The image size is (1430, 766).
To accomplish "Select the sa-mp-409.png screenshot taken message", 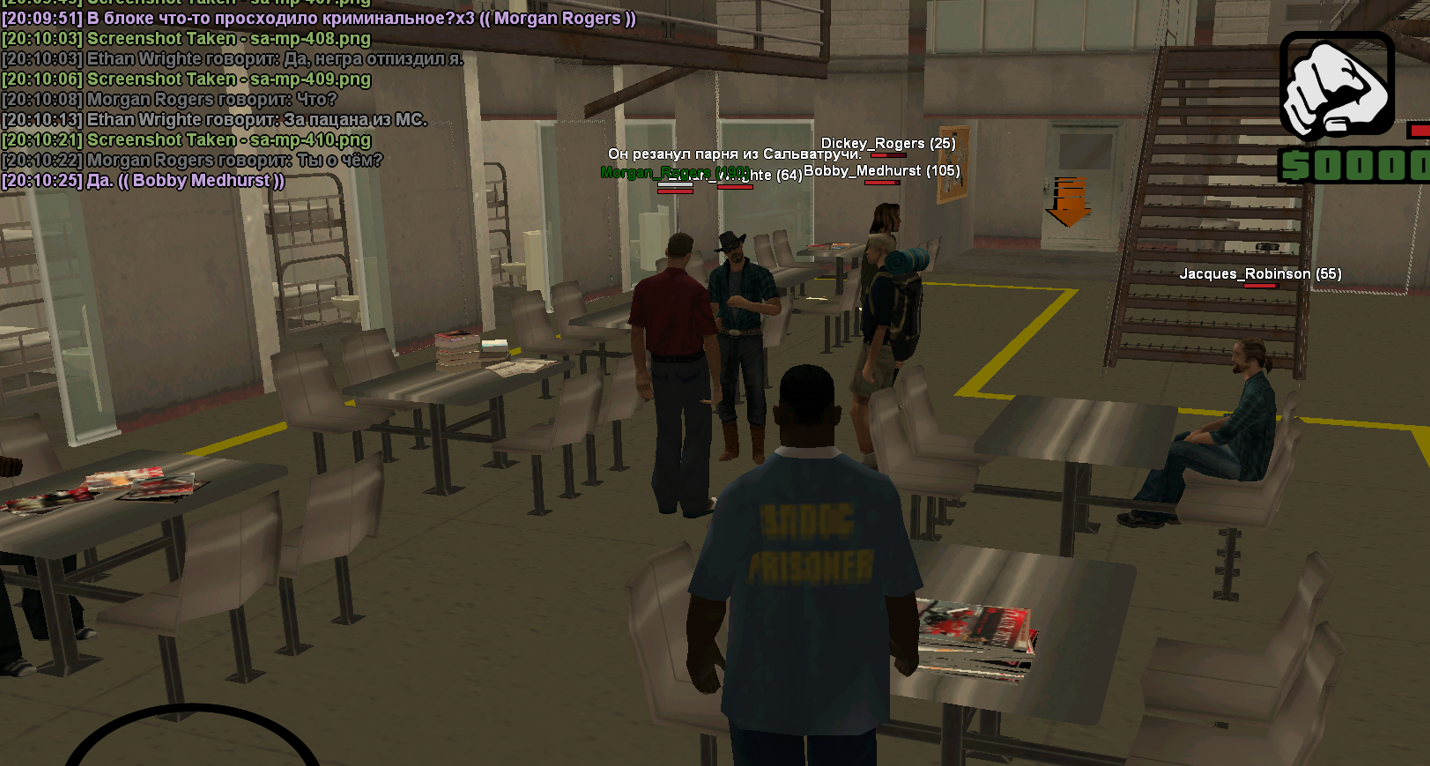I will [186, 79].
